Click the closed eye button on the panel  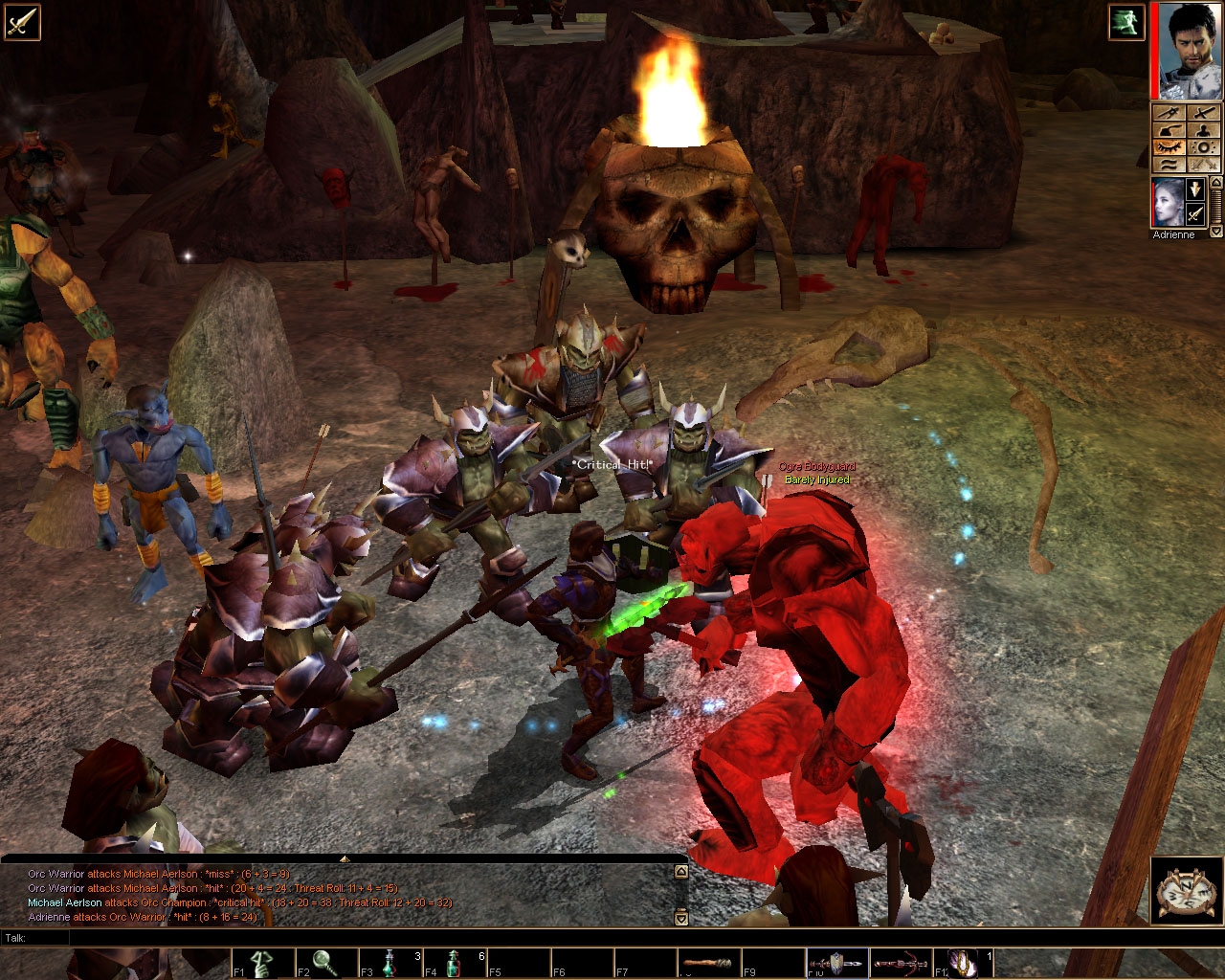click(x=1169, y=147)
